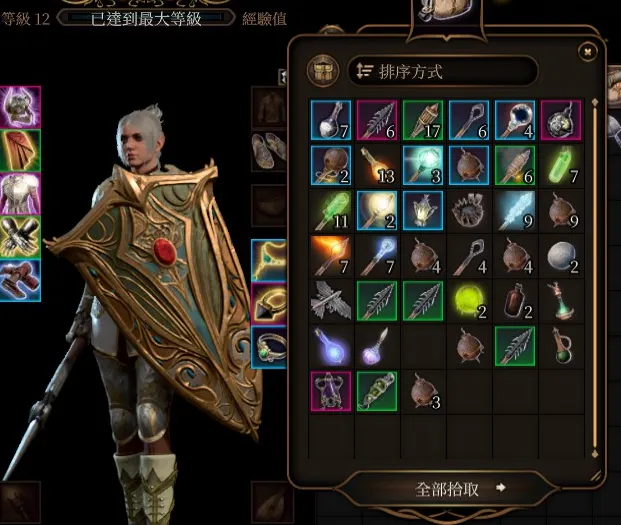Open the 排序方式 sort dropdown
The width and height of the screenshot is (621, 525).
(x=443, y=71)
